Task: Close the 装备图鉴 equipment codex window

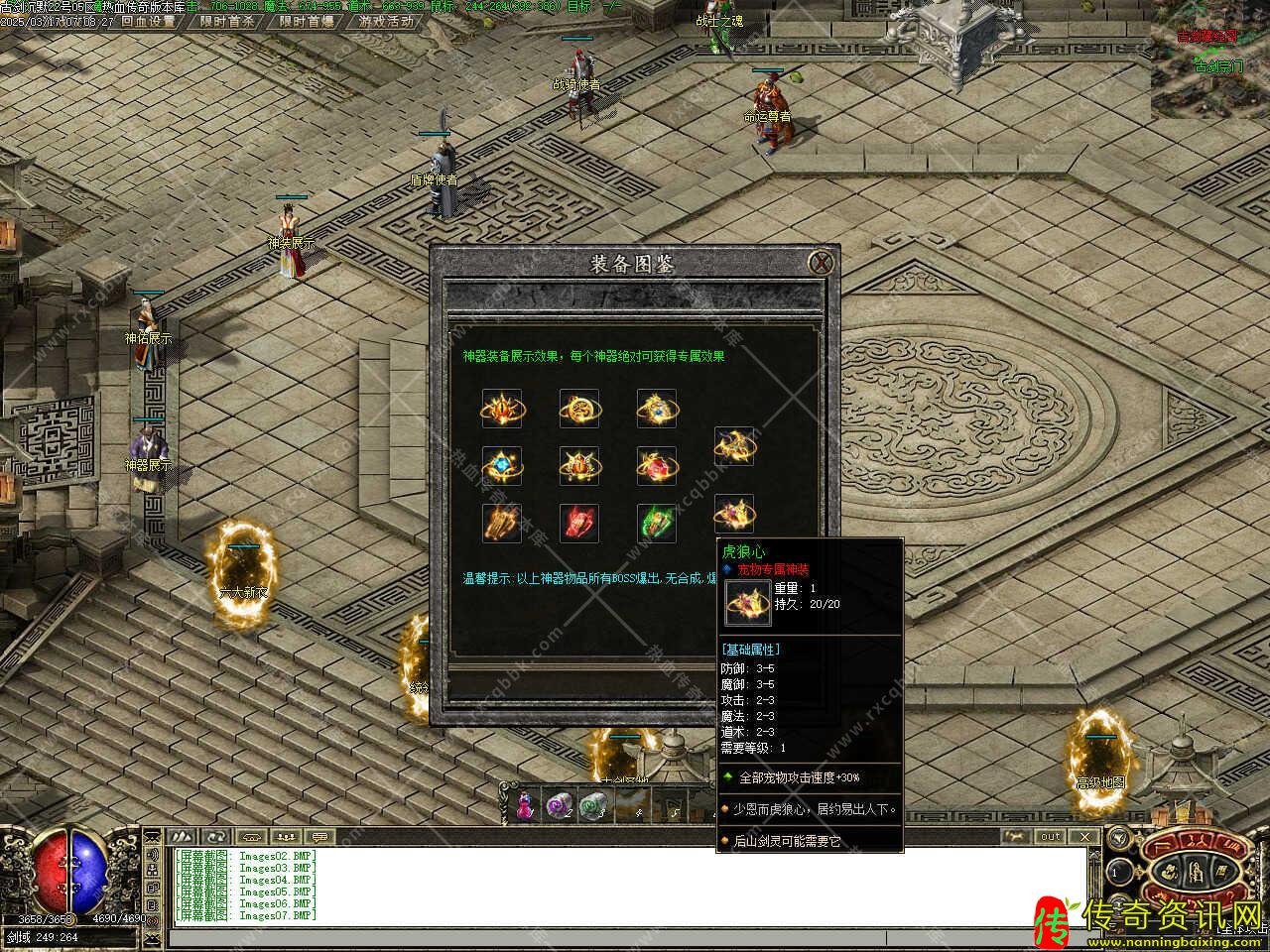Action: (820, 263)
